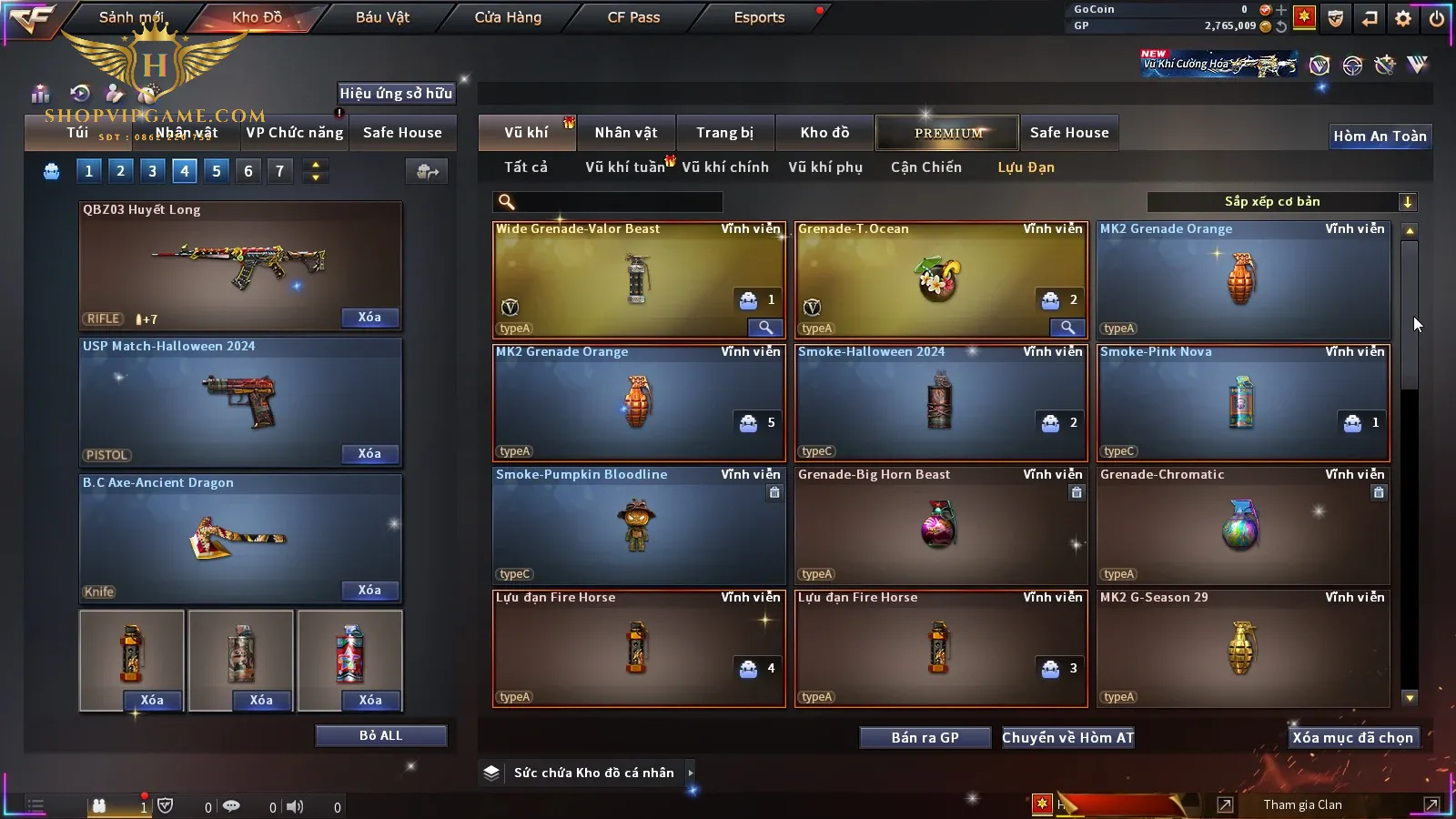Click Chuyển về Hòm AT button

(x=1067, y=738)
